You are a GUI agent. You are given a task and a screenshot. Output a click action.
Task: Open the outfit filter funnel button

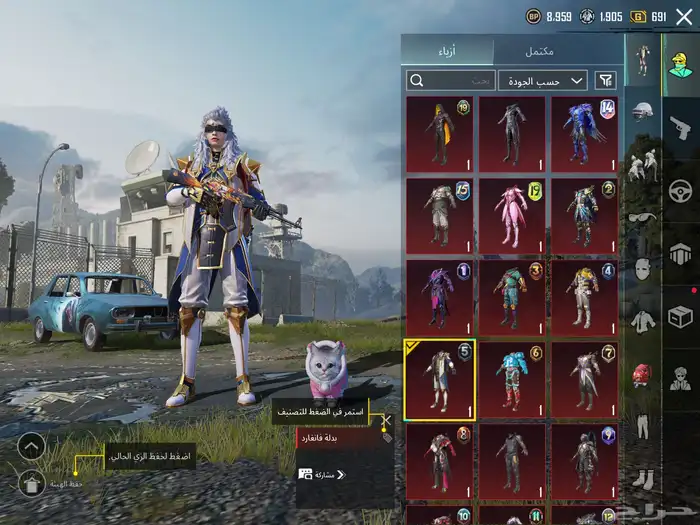click(605, 80)
